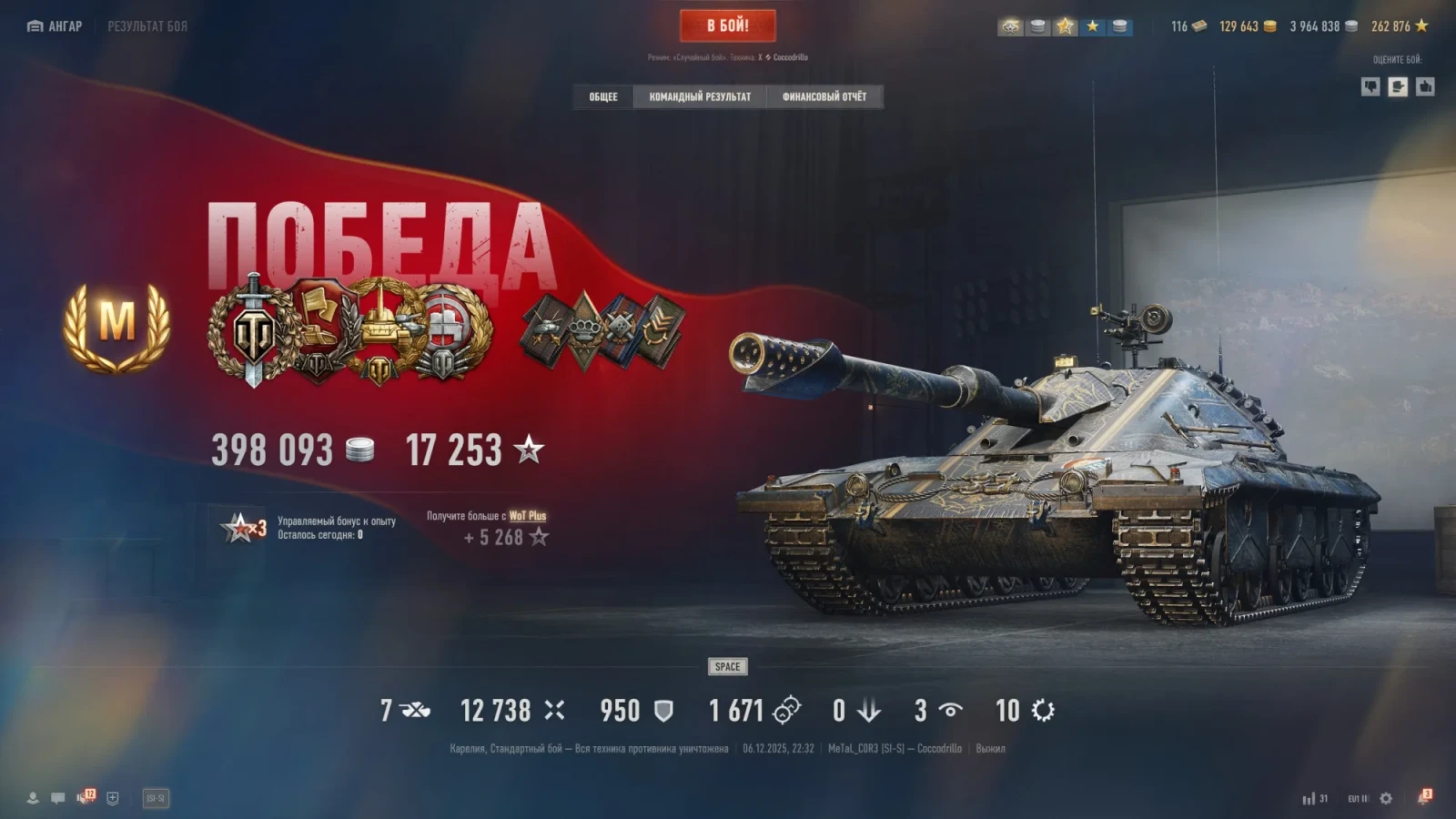Viewport: 1456px width, 819px height.
Task: Choose the neutral battle rating button
Action: click(1398, 86)
